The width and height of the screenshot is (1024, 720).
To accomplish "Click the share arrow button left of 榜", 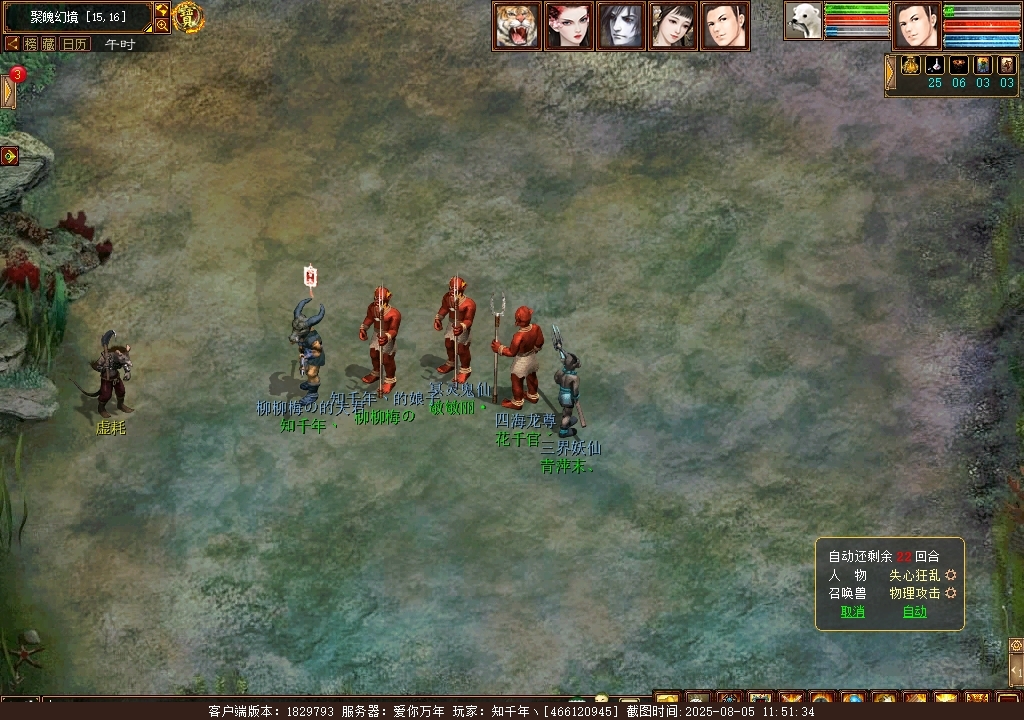I will [x=13, y=44].
